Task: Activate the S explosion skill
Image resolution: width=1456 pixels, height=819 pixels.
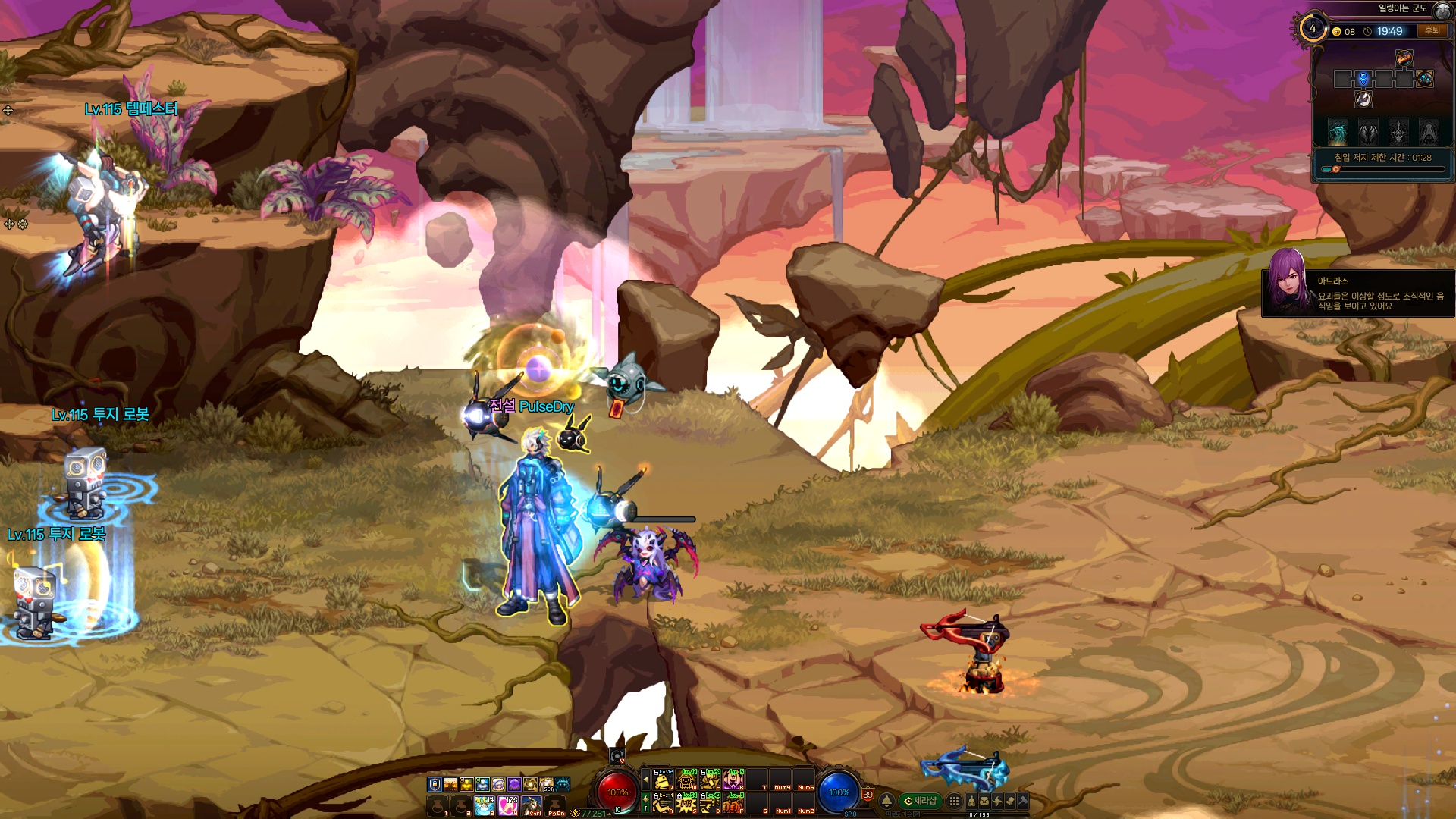Action: pos(687,803)
